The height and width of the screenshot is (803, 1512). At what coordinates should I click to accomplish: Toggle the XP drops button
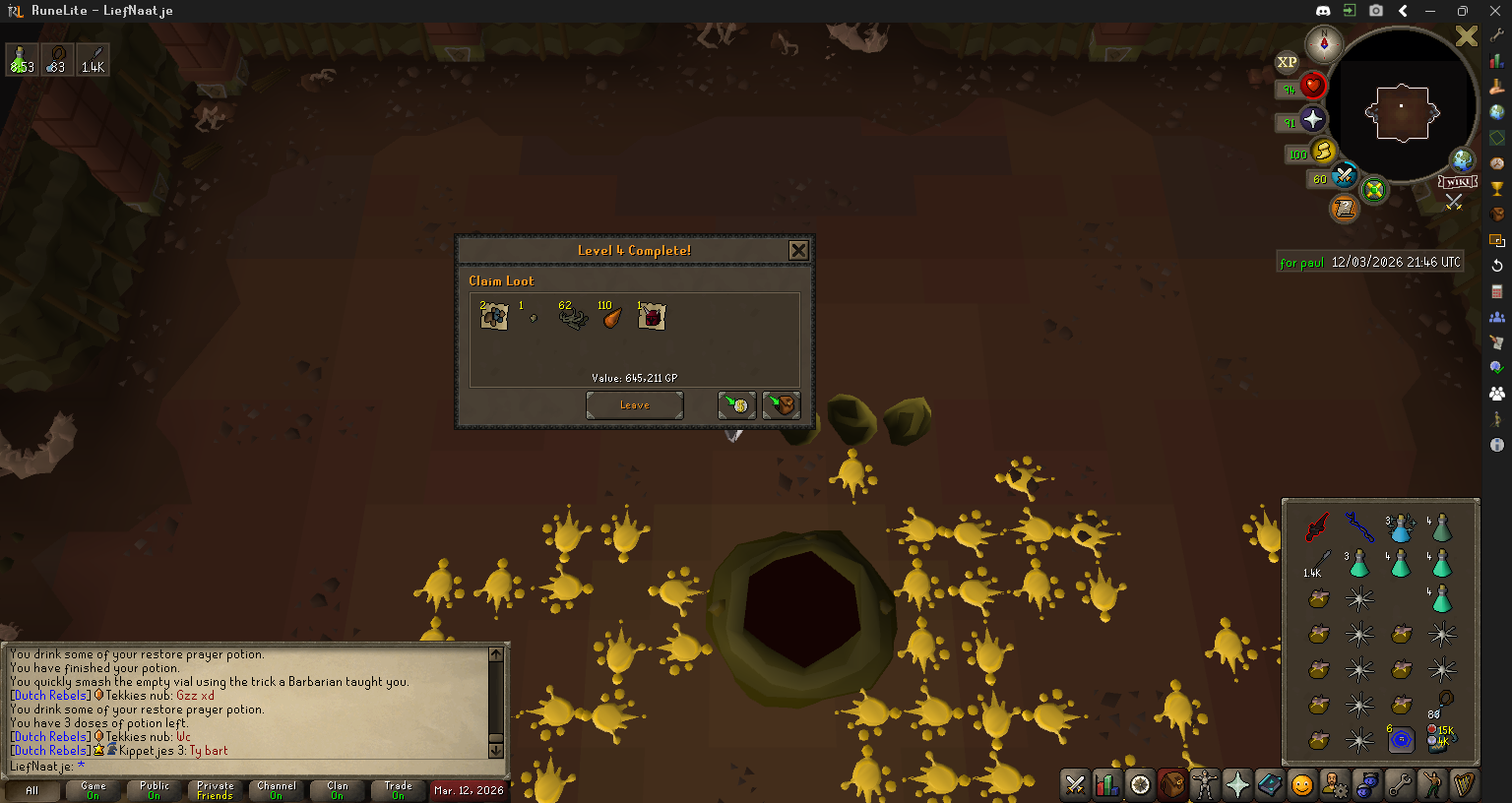(1287, 62)
